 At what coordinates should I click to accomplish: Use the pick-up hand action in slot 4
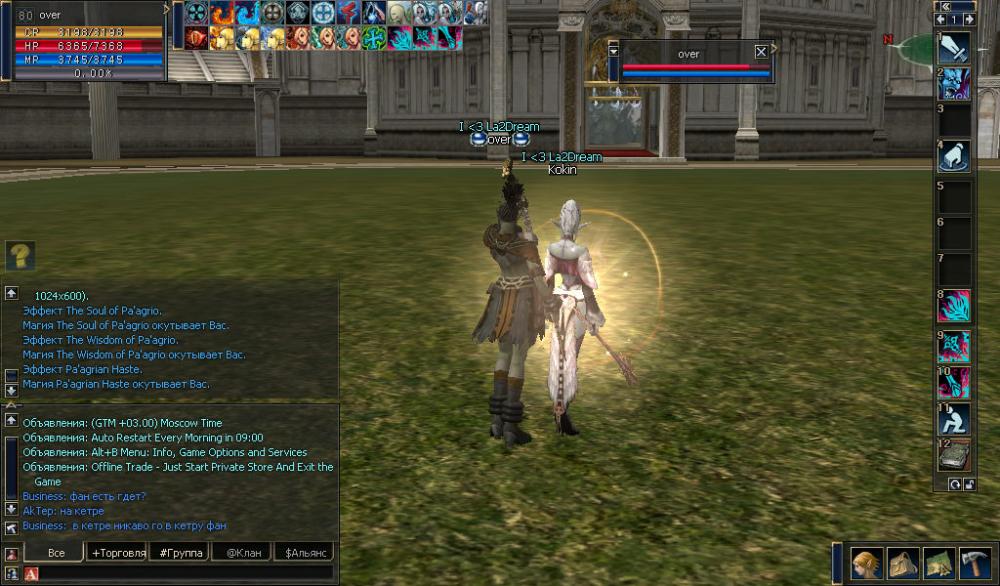[x=955, y=156]
